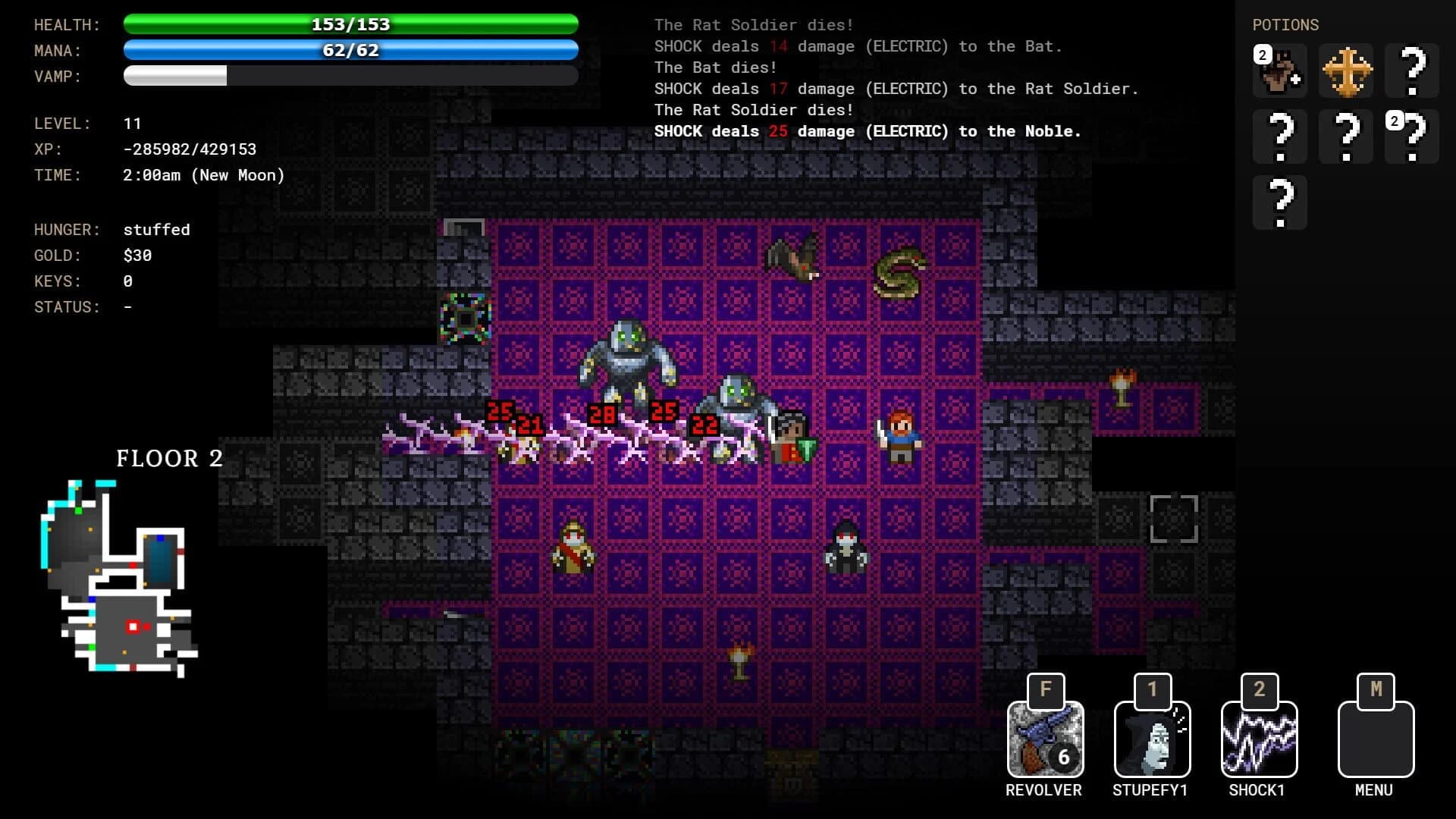Click the vampire sprite below the Noble

coord(846,548)
